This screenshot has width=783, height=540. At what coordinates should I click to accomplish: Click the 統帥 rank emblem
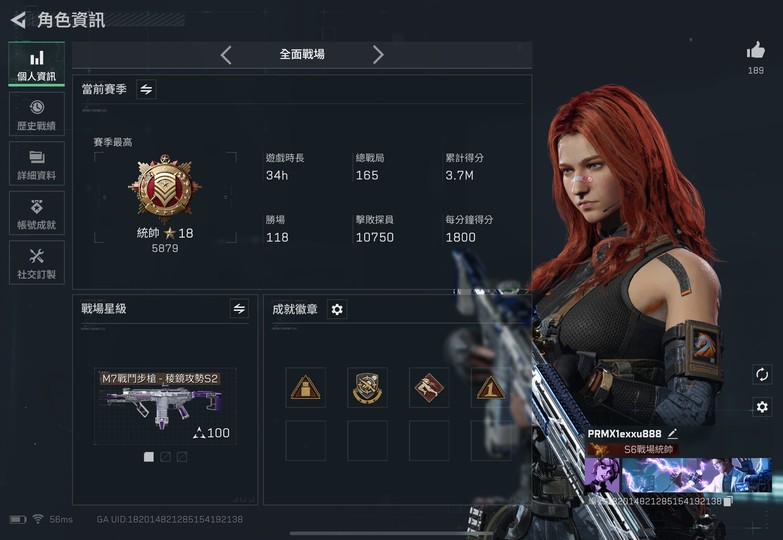pos(165,189)
